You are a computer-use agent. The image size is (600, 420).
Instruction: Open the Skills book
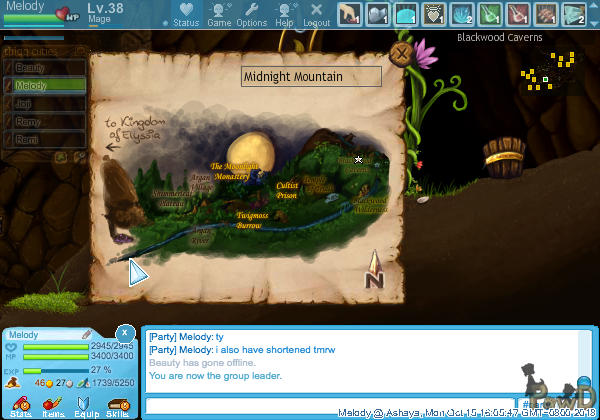click(x=117, y=403)
